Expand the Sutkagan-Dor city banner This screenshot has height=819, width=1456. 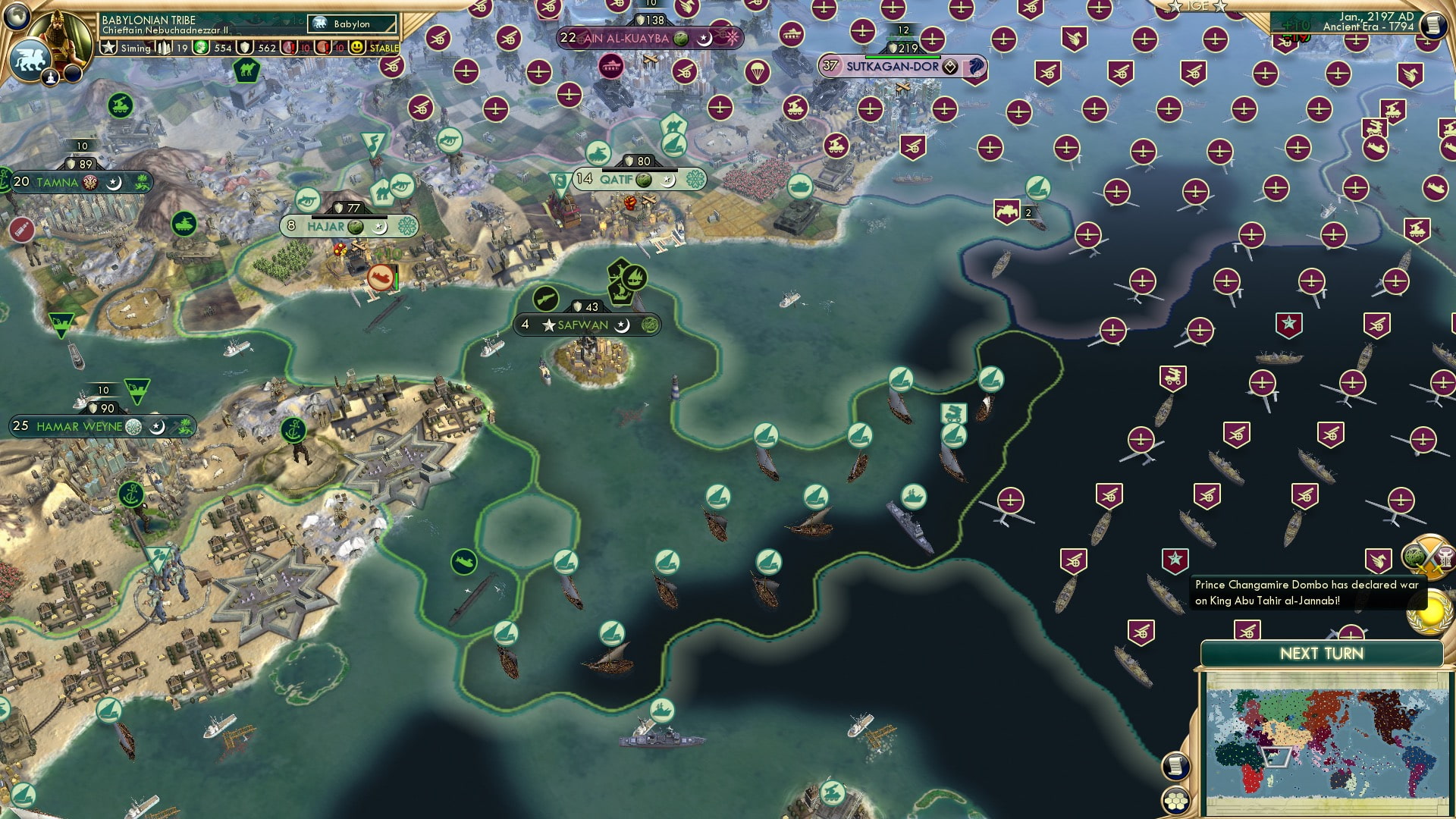click(895, 67)
